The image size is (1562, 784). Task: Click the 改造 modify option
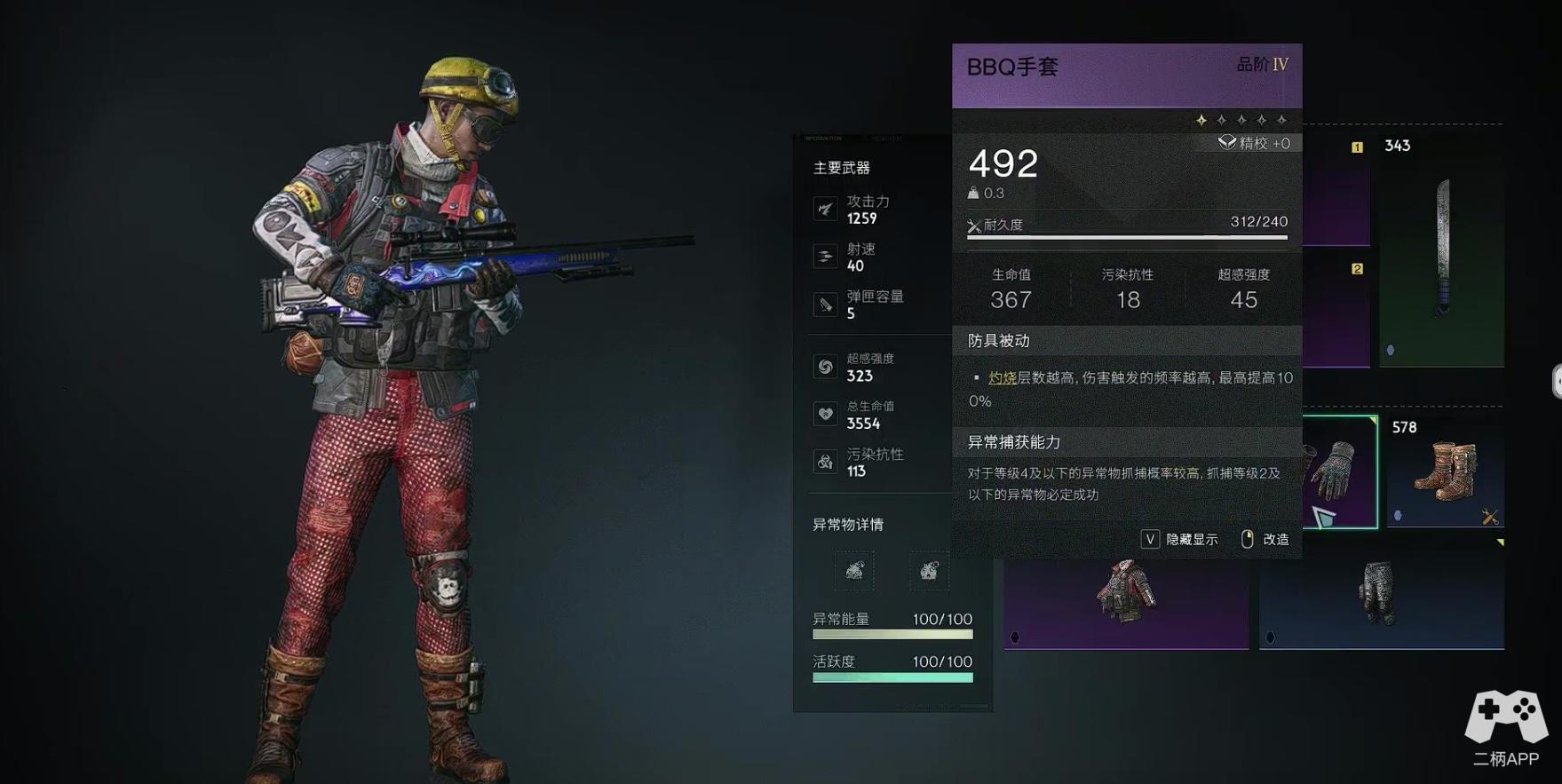(1265, 539)
